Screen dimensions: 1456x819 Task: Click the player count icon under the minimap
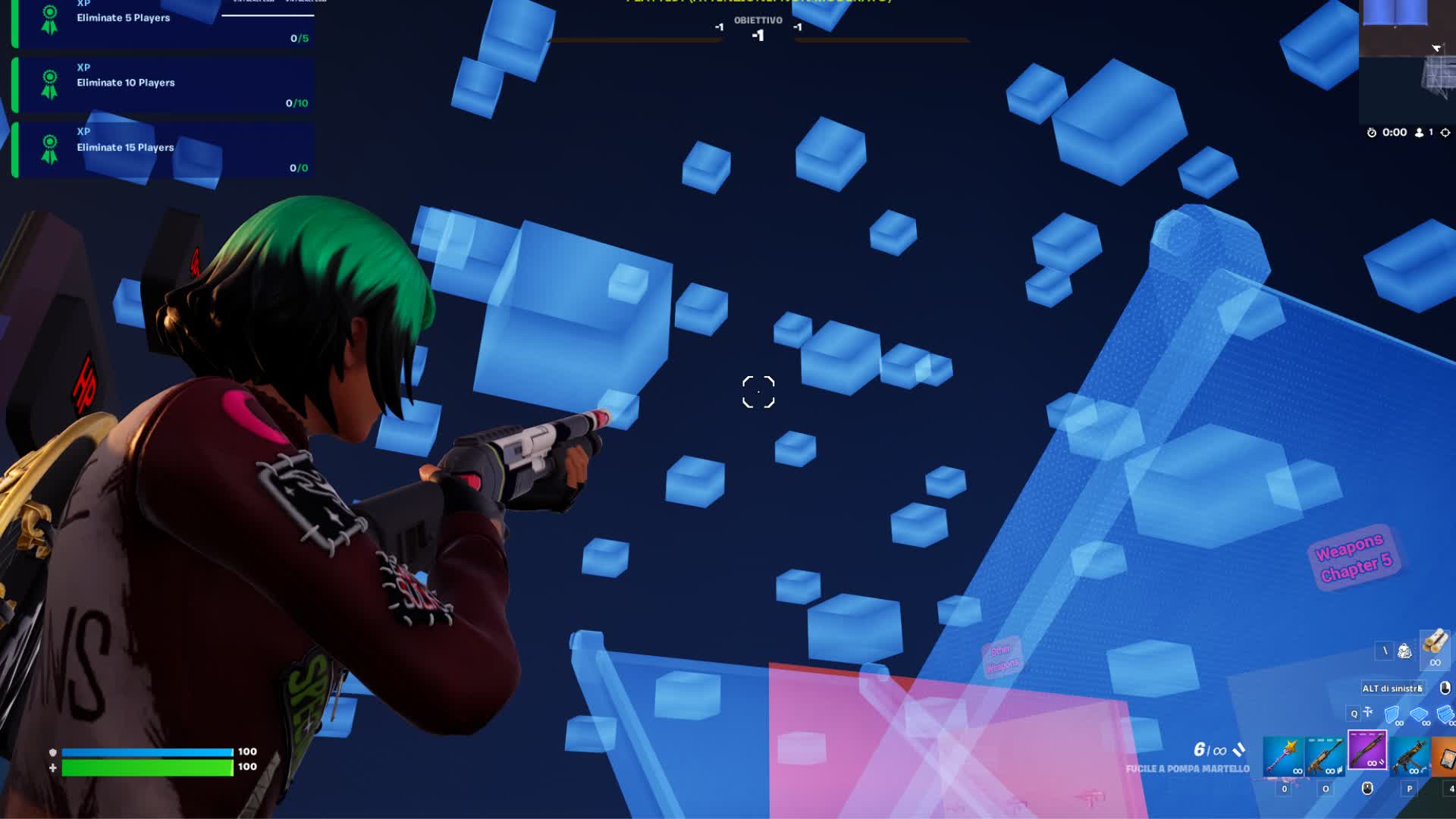pyautogui.click(x=1419, y=133)
